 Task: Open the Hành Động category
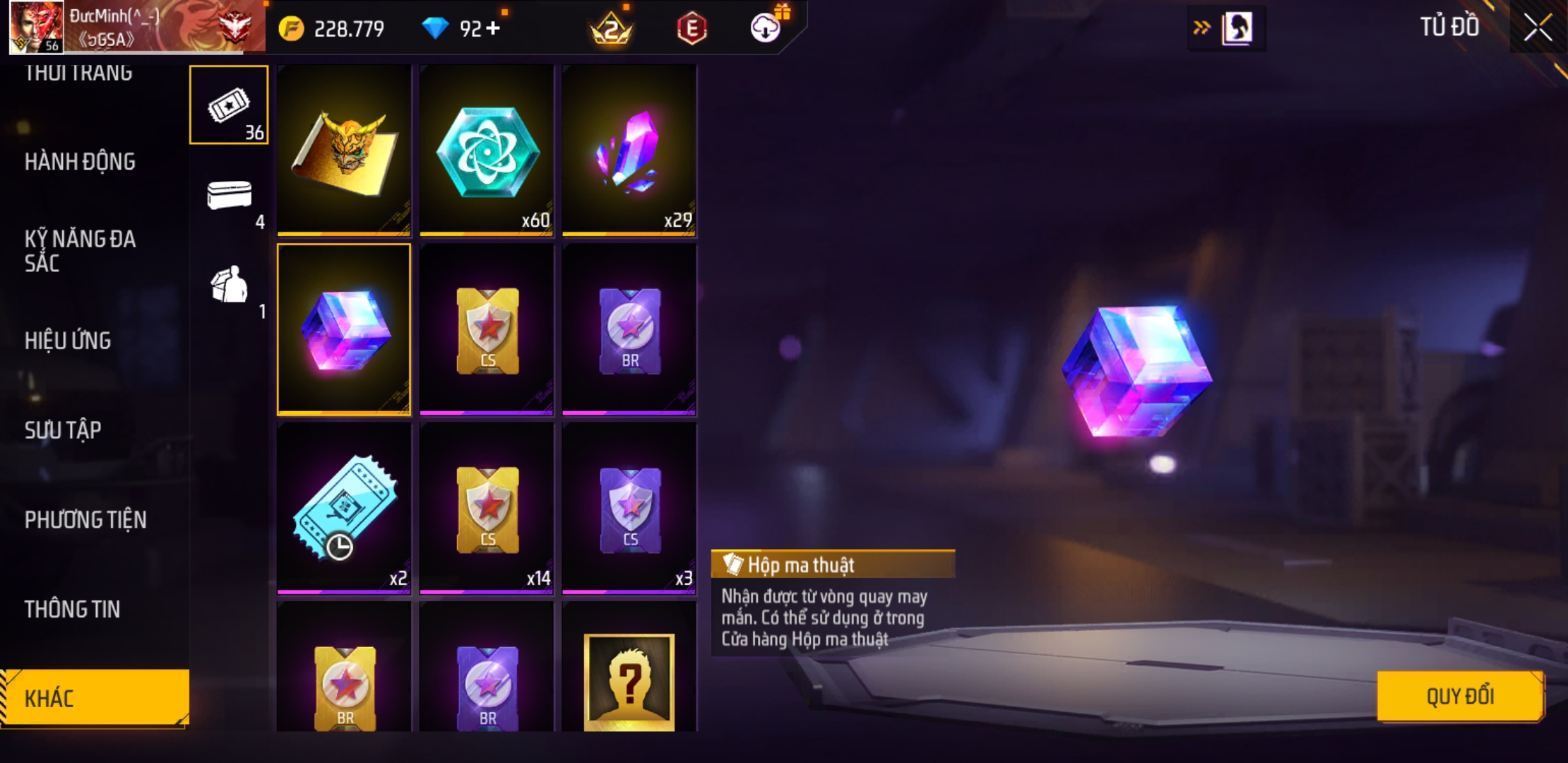tap(80, 162)
